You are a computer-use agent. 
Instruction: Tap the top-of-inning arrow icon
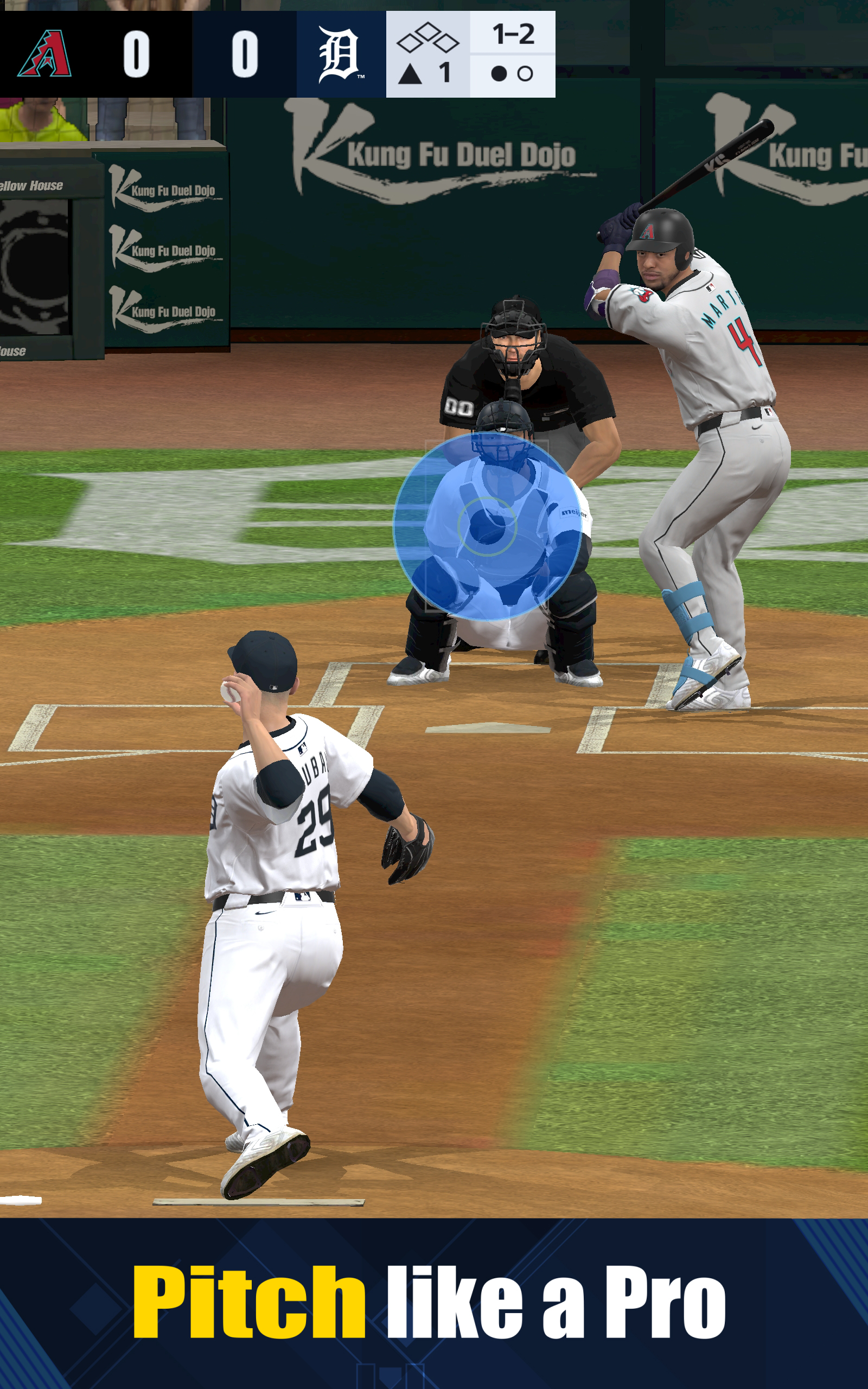pyautogui.click(x=410, y=73)
